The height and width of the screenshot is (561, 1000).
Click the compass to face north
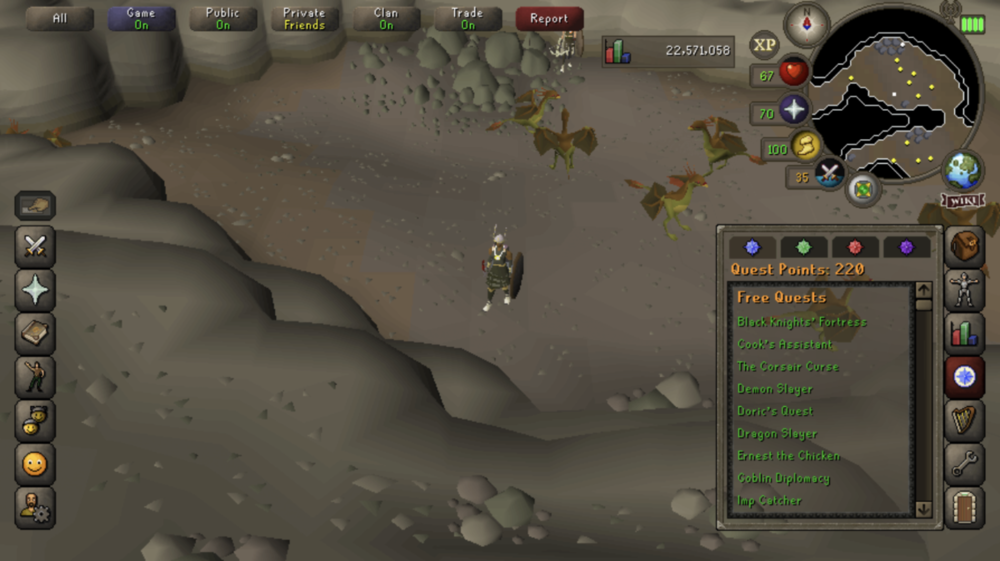tap(806, 23)
